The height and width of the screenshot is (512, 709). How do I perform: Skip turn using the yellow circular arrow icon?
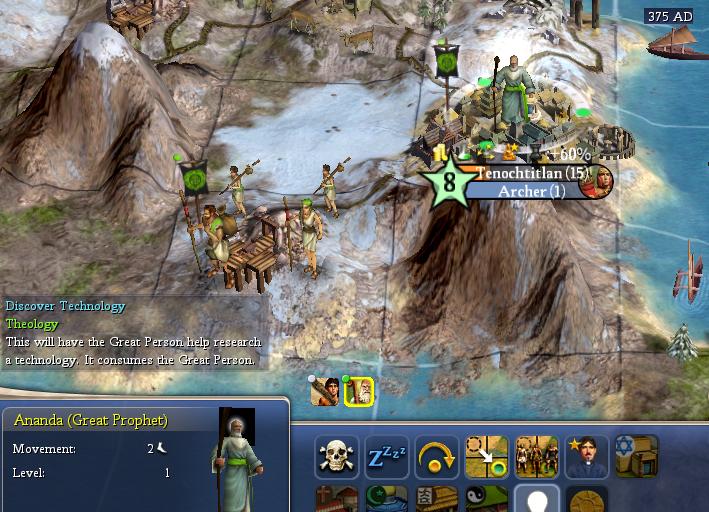437,457
